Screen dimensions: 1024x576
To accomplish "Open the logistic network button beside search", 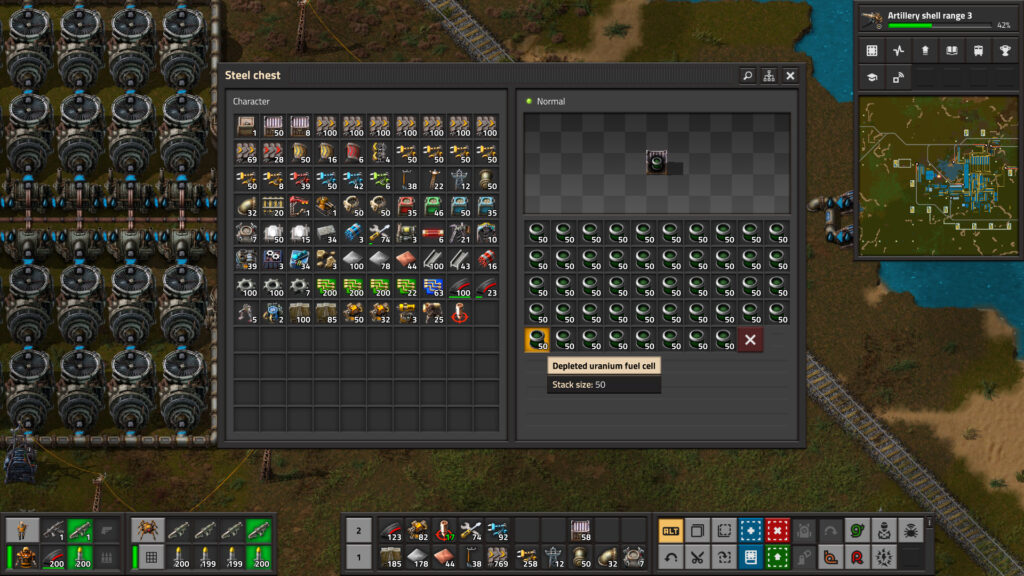I will pos(769,75).
